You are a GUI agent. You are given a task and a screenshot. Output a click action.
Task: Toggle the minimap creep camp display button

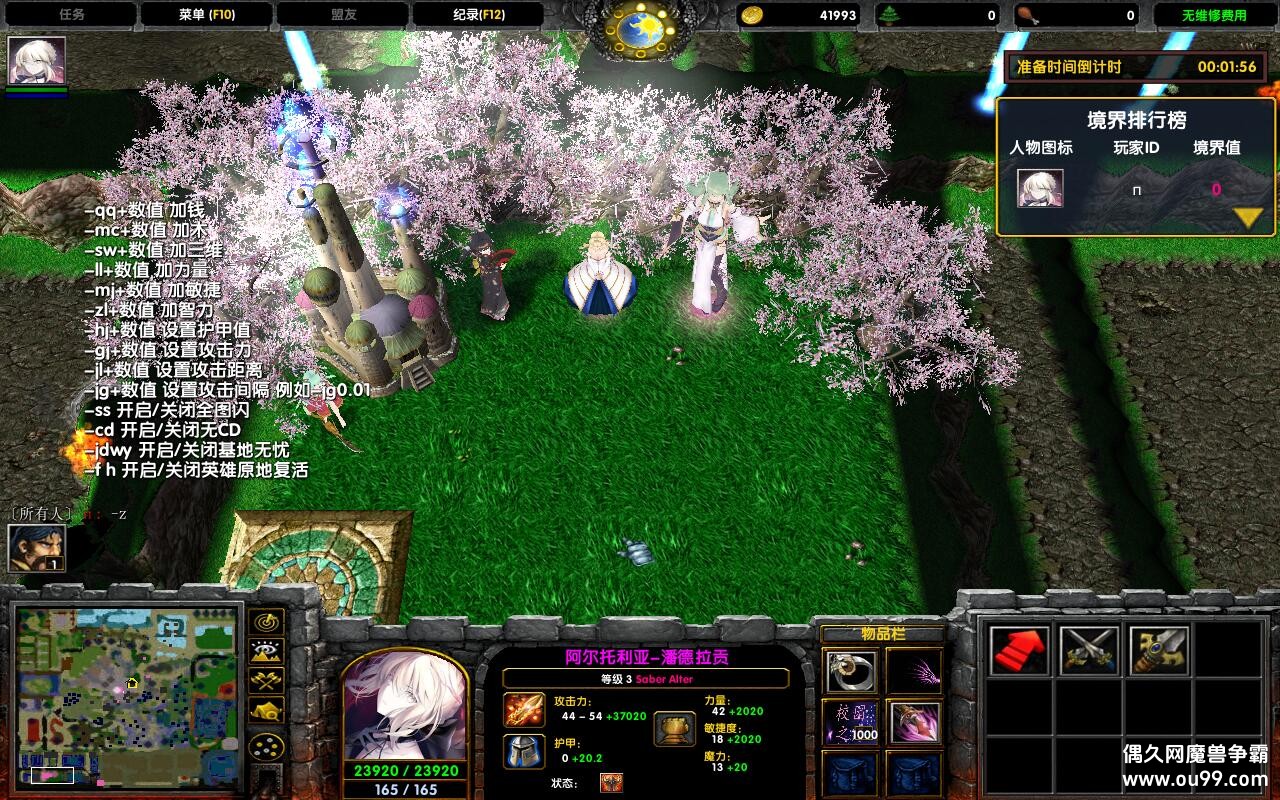pos(267,711)
